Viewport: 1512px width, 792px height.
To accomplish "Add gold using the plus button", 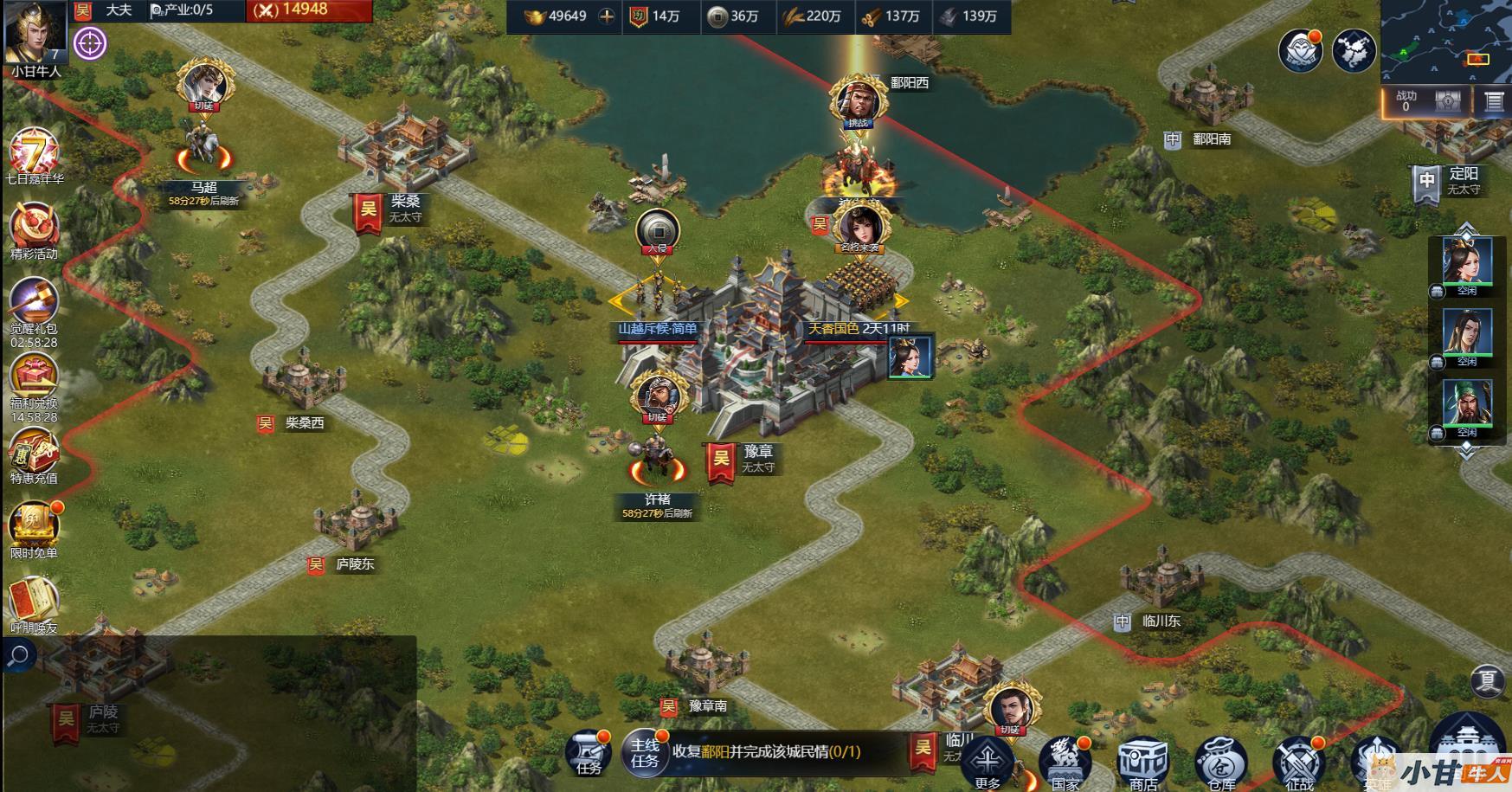I will [x=608, y=16].
